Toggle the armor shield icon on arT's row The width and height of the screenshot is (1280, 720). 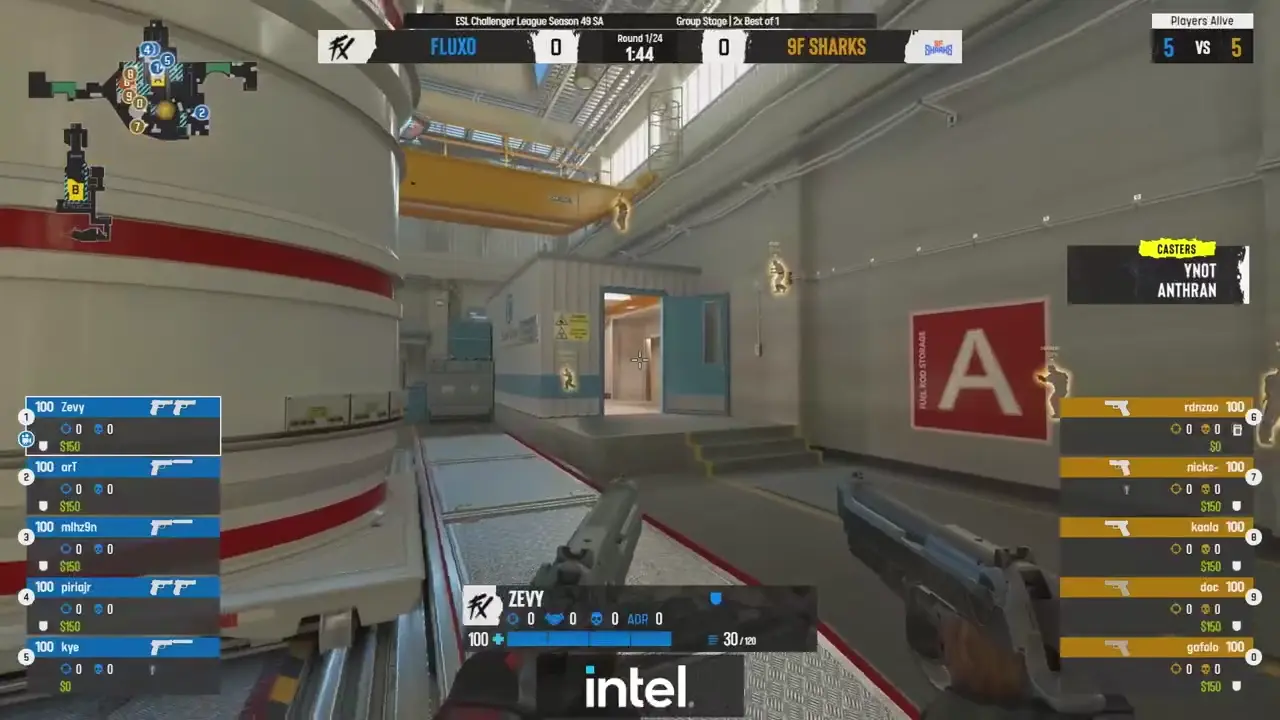coord(41,506)
